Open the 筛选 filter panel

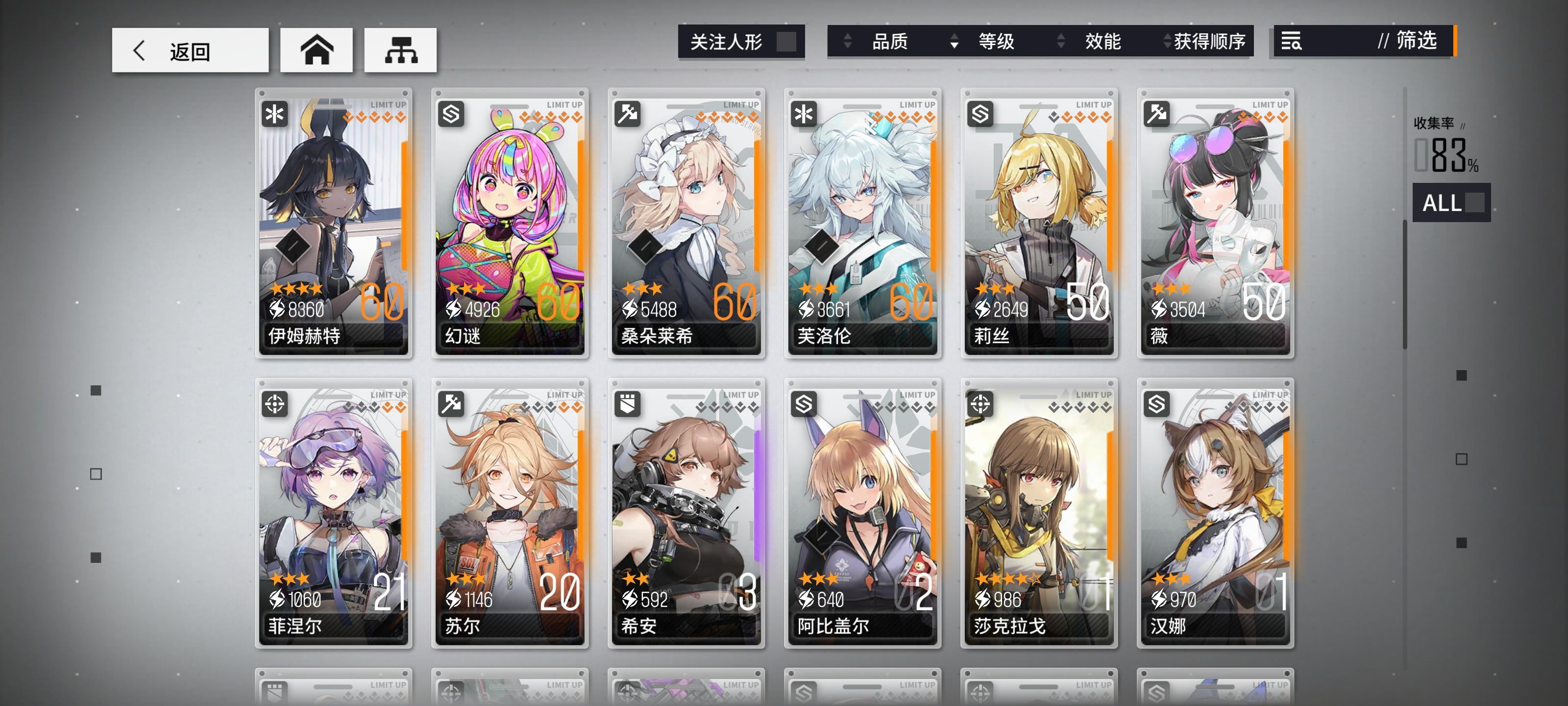[1415, 42]
